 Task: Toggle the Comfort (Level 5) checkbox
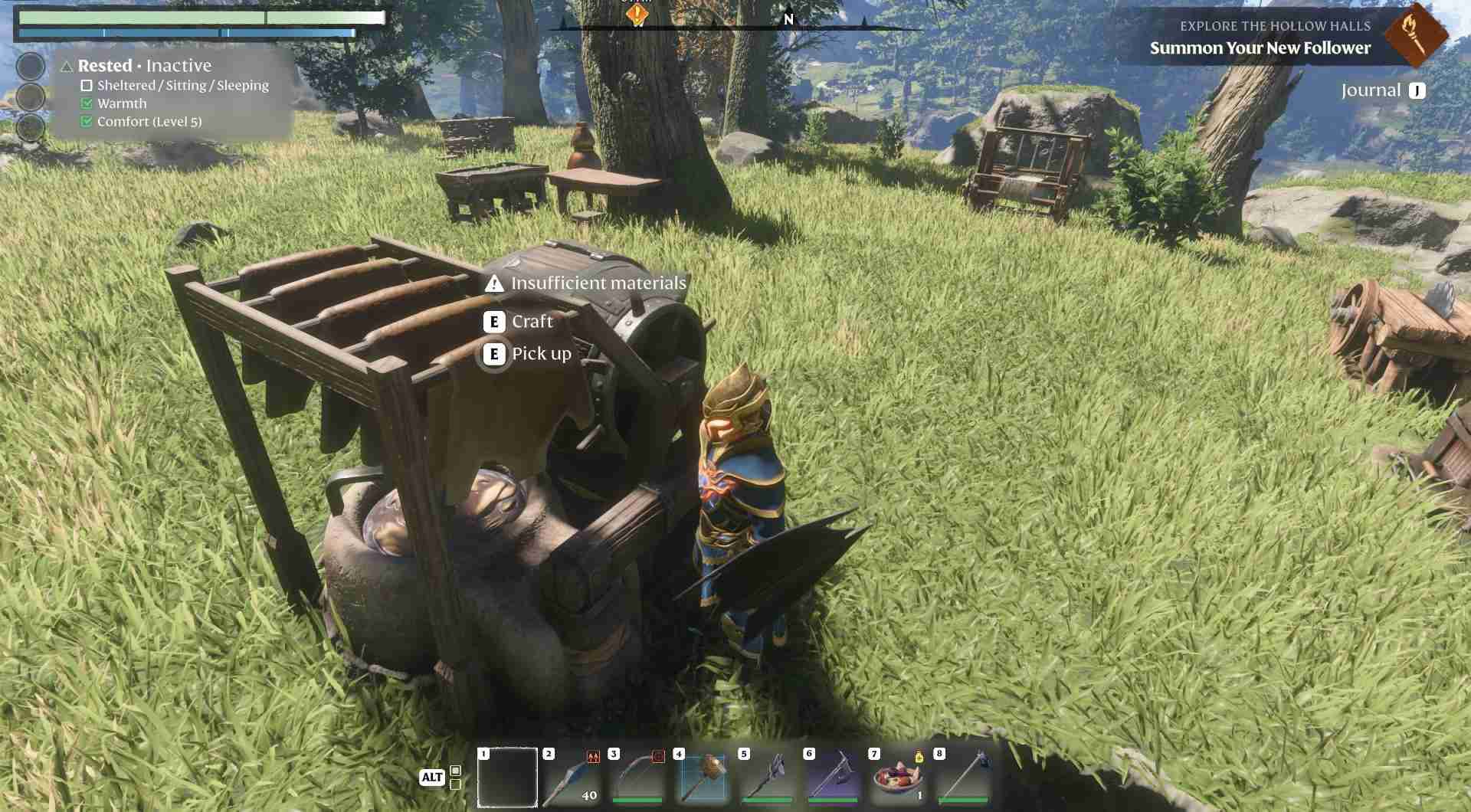(x=85, y=120)
